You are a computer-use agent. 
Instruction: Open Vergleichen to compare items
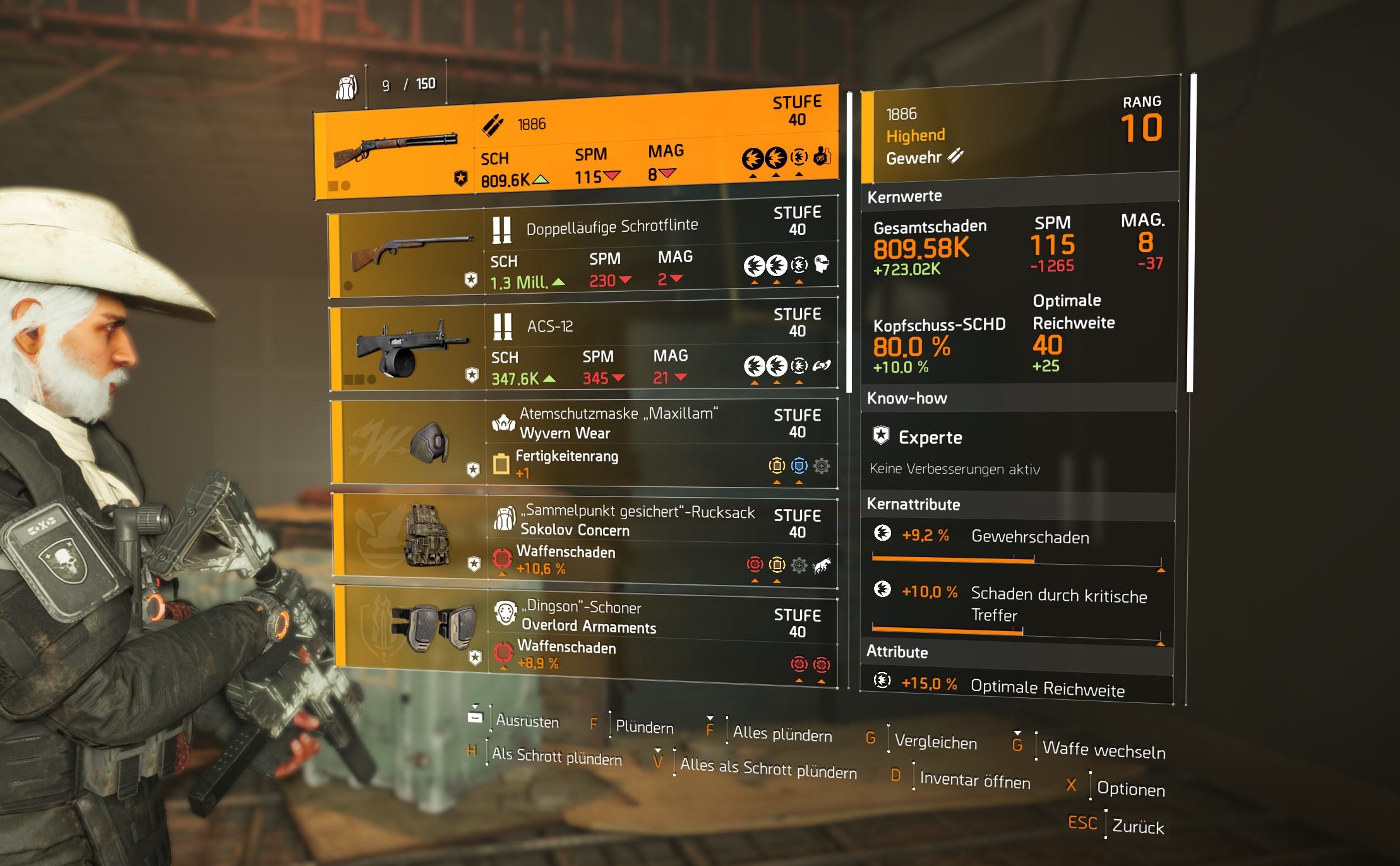pyautogui.click(x=935, y=742)
